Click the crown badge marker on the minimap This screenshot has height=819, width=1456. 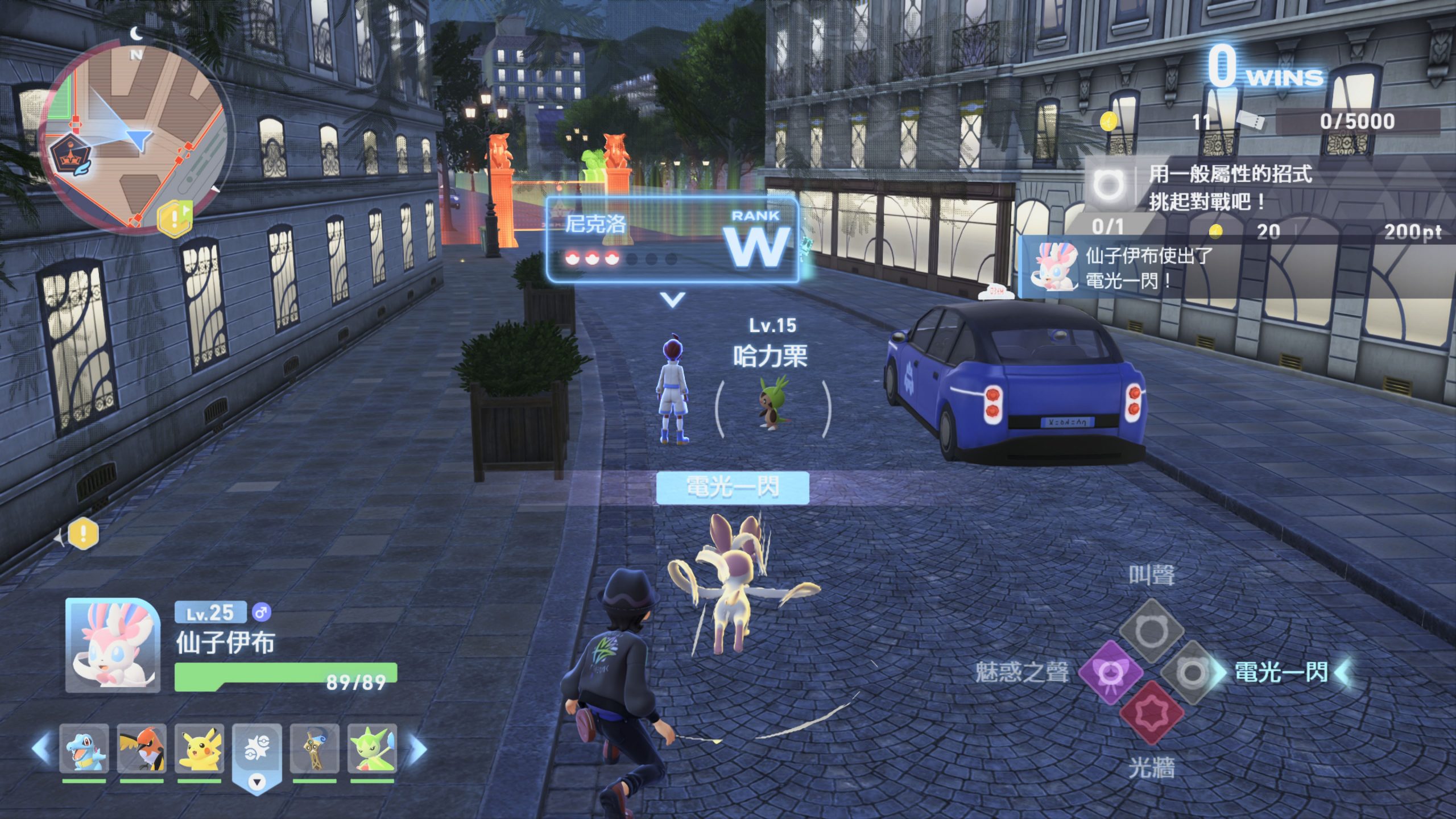71,155
